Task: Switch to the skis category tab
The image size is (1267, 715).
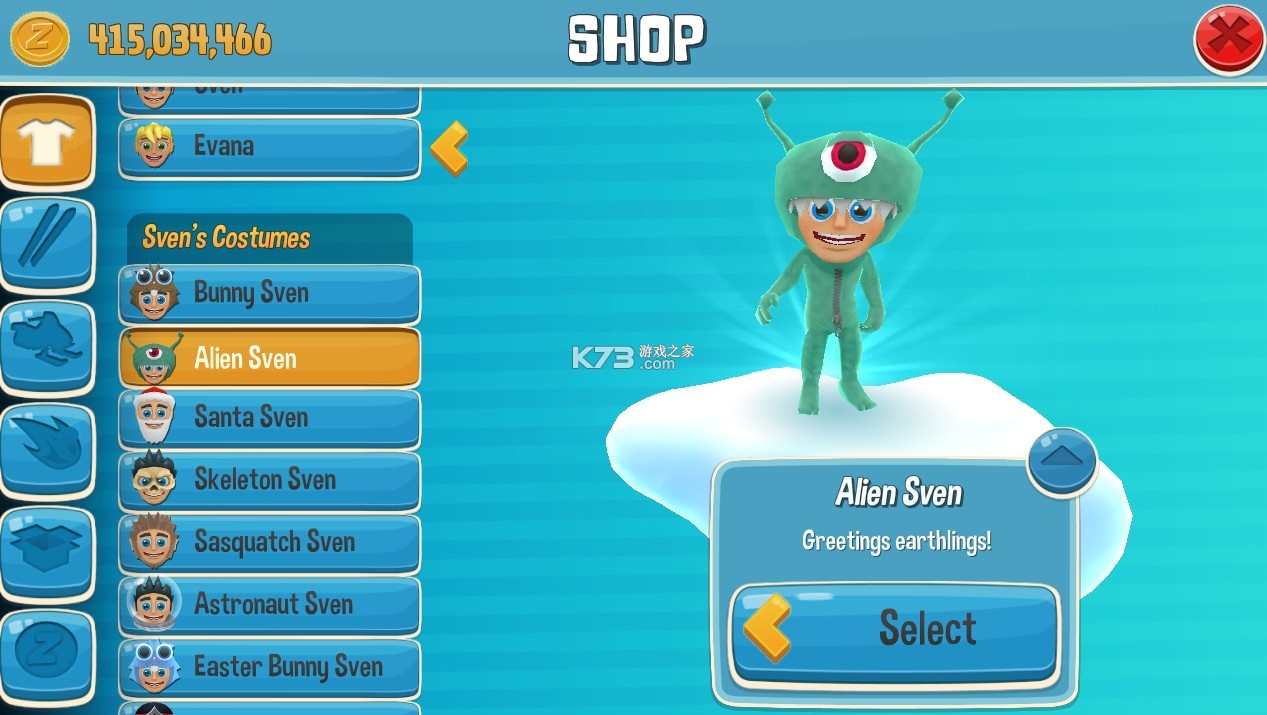Action: 46,245
